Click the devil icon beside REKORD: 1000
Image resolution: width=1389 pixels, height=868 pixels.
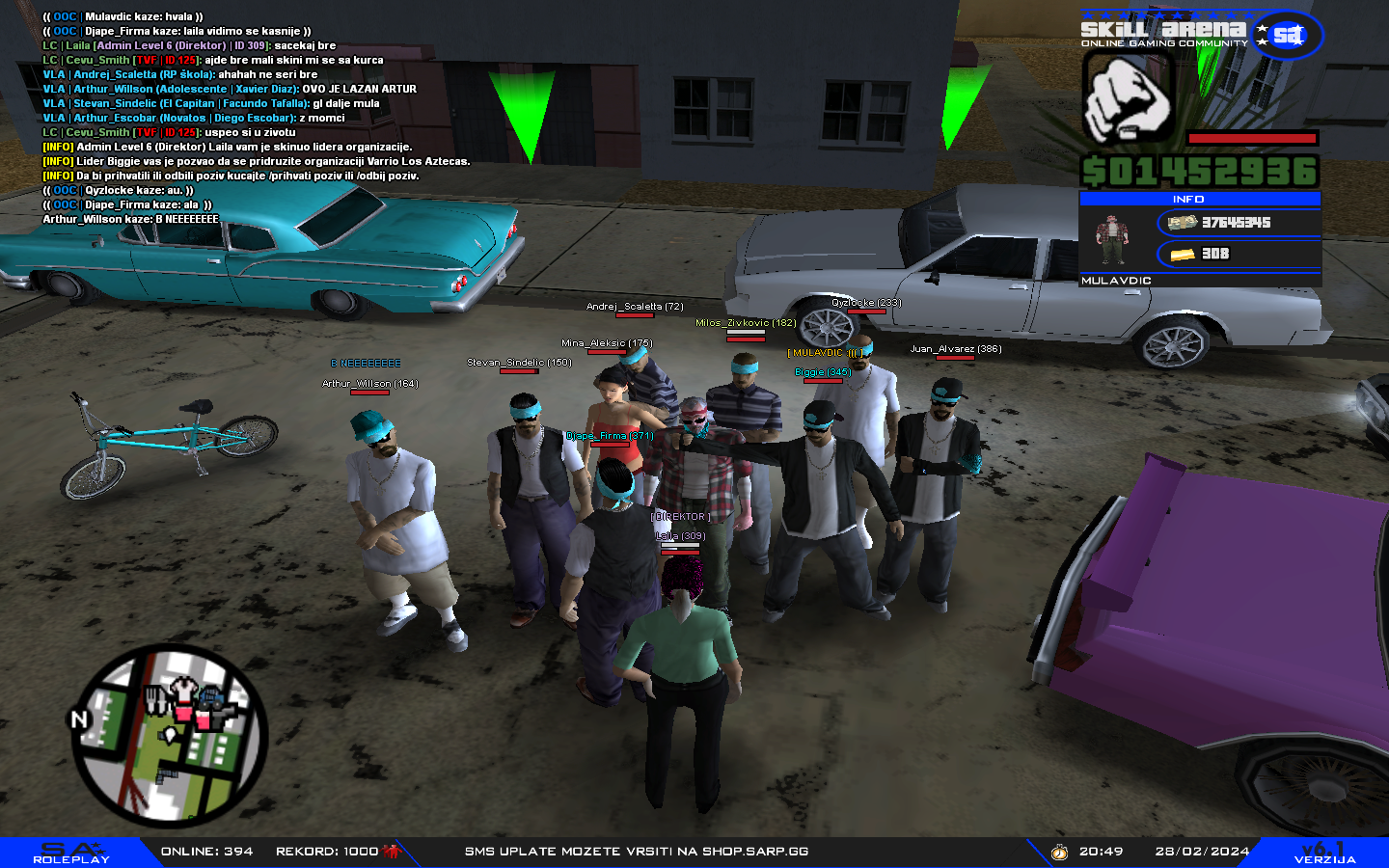tap(389, 851)
